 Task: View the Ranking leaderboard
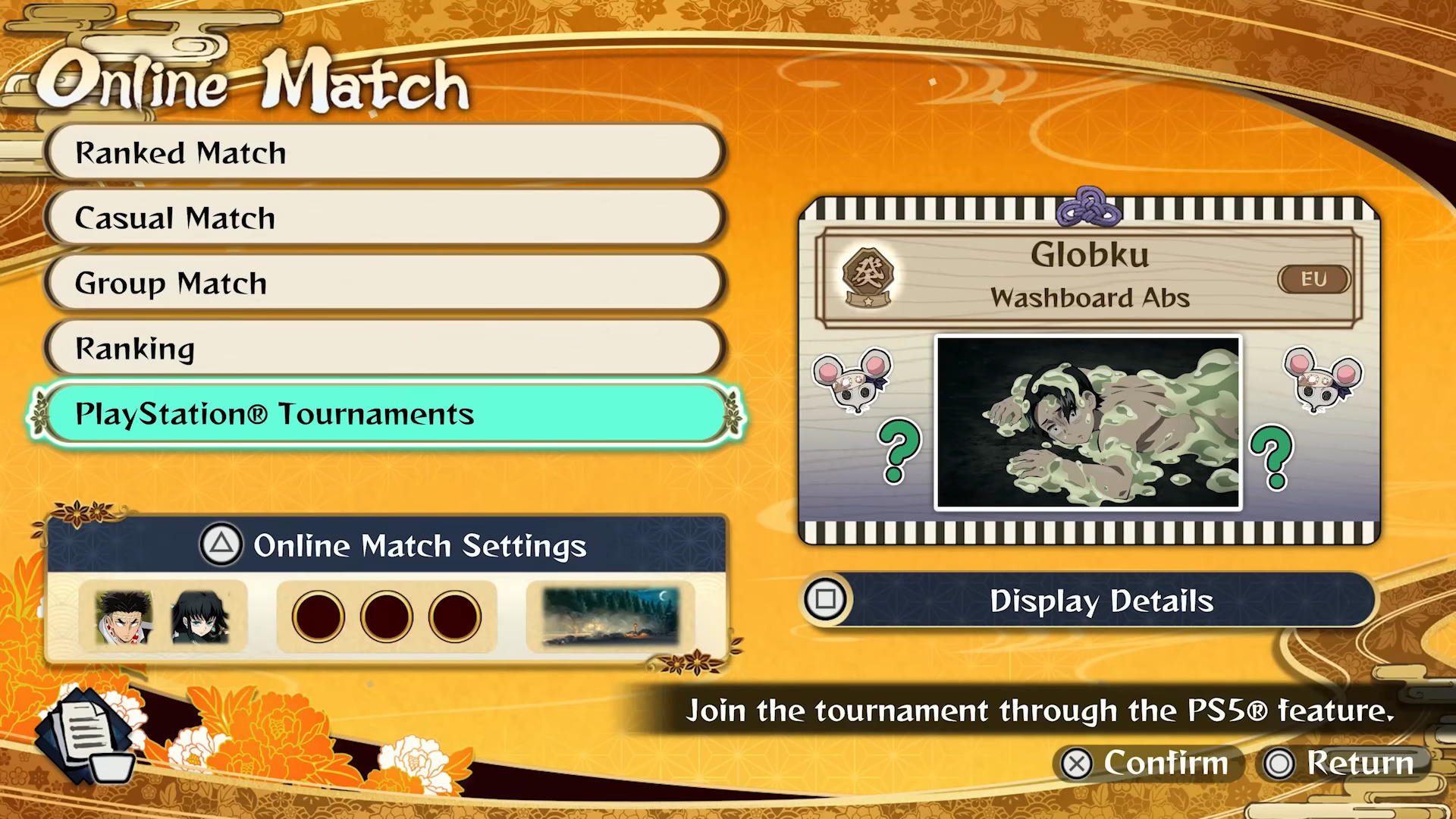[x=384, y=349]
